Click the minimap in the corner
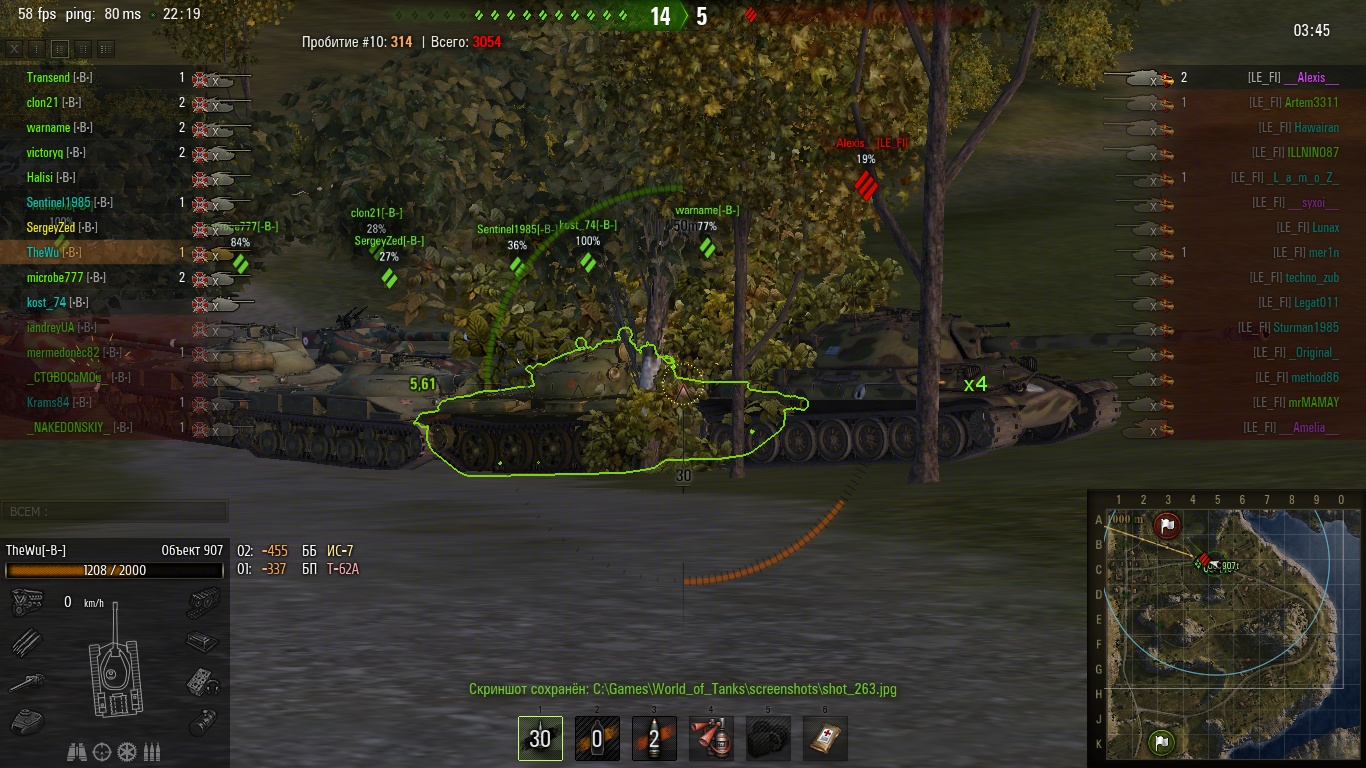 1224,628
